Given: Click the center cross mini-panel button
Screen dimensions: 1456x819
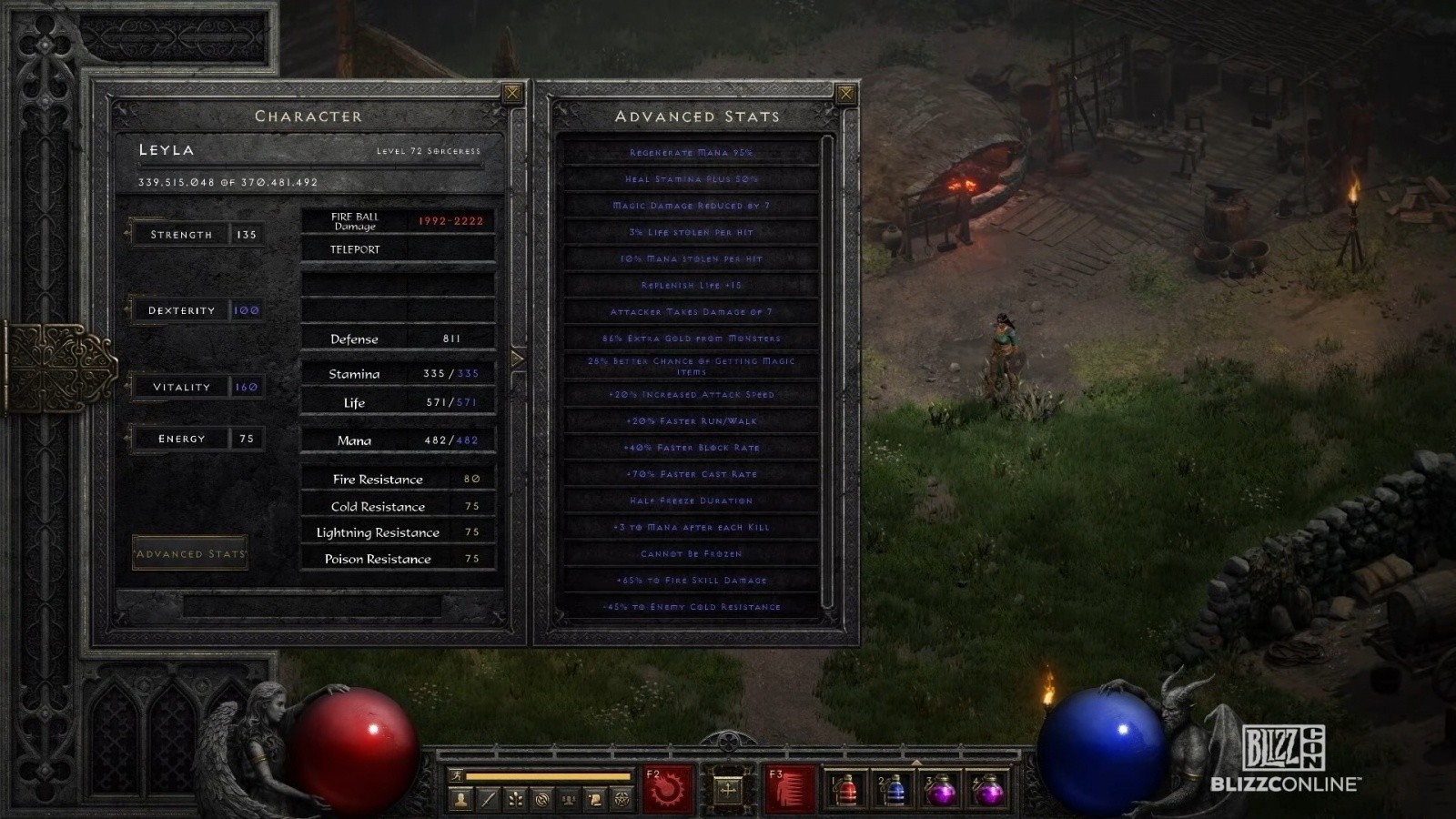Looking at the screenshot, I should click(x=728, y=789).
